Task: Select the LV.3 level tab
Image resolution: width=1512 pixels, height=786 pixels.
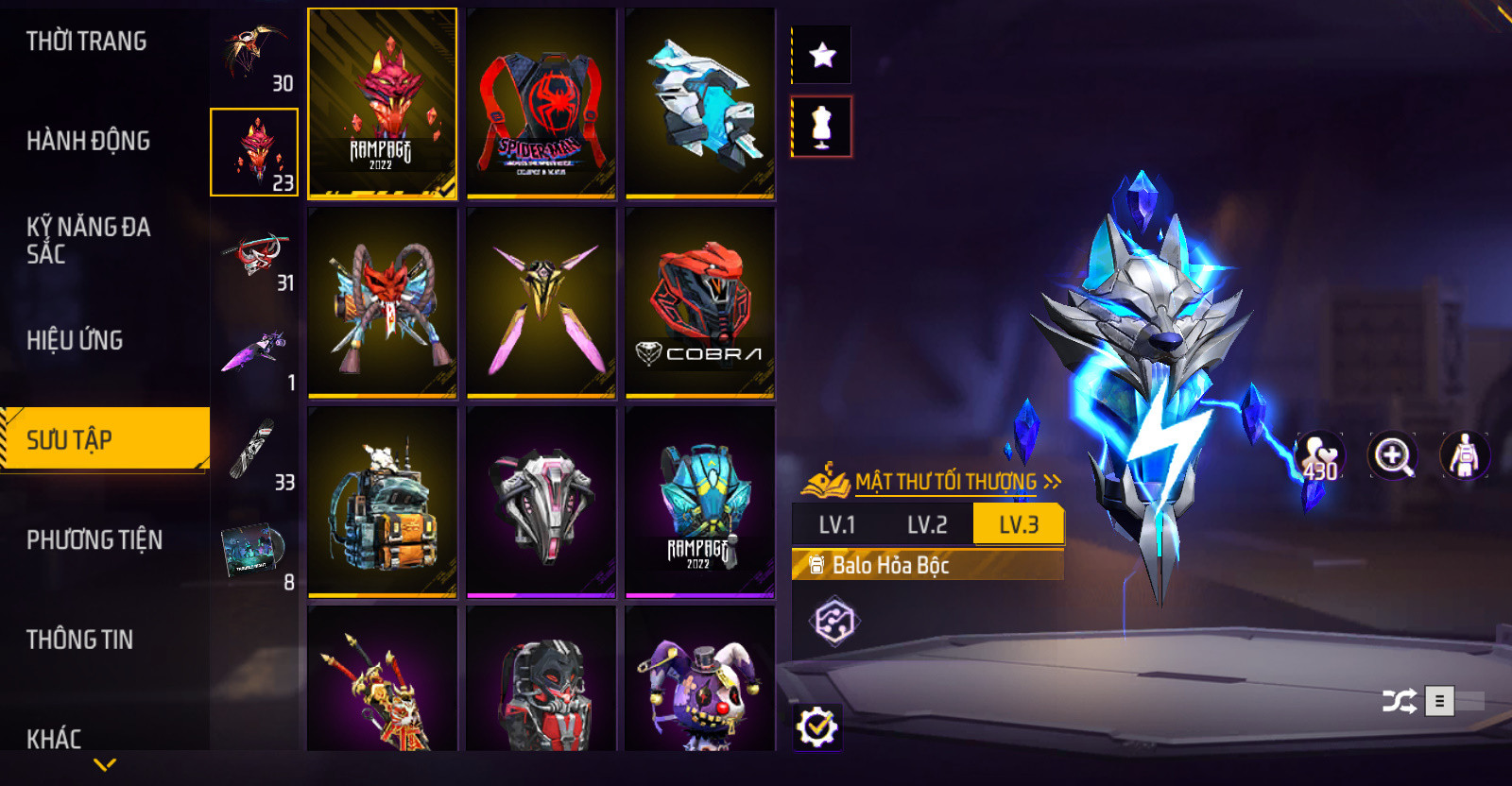Action: tap(1018, 525)
